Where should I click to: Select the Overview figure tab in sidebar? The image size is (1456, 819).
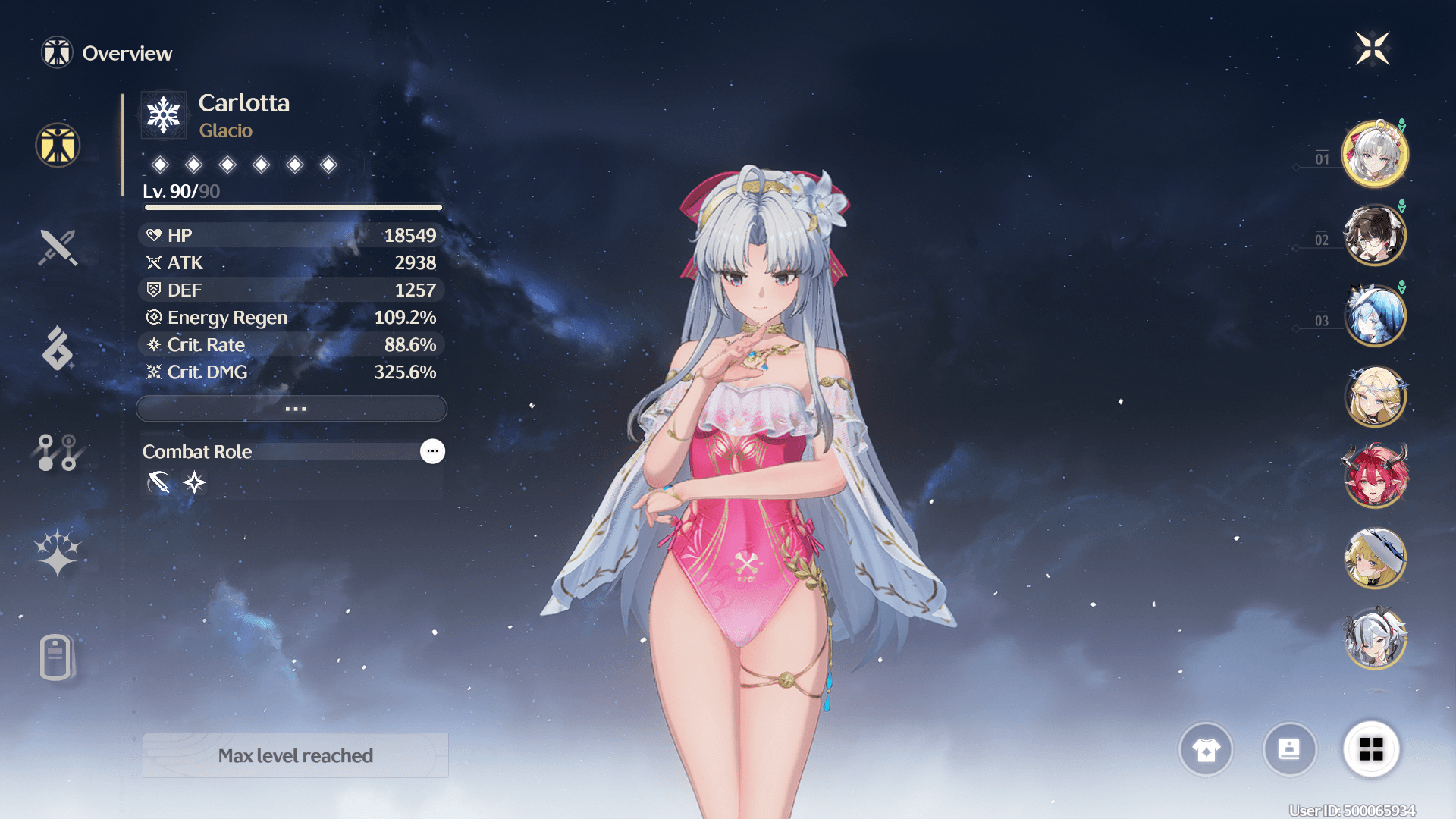[x=58, y=145]
